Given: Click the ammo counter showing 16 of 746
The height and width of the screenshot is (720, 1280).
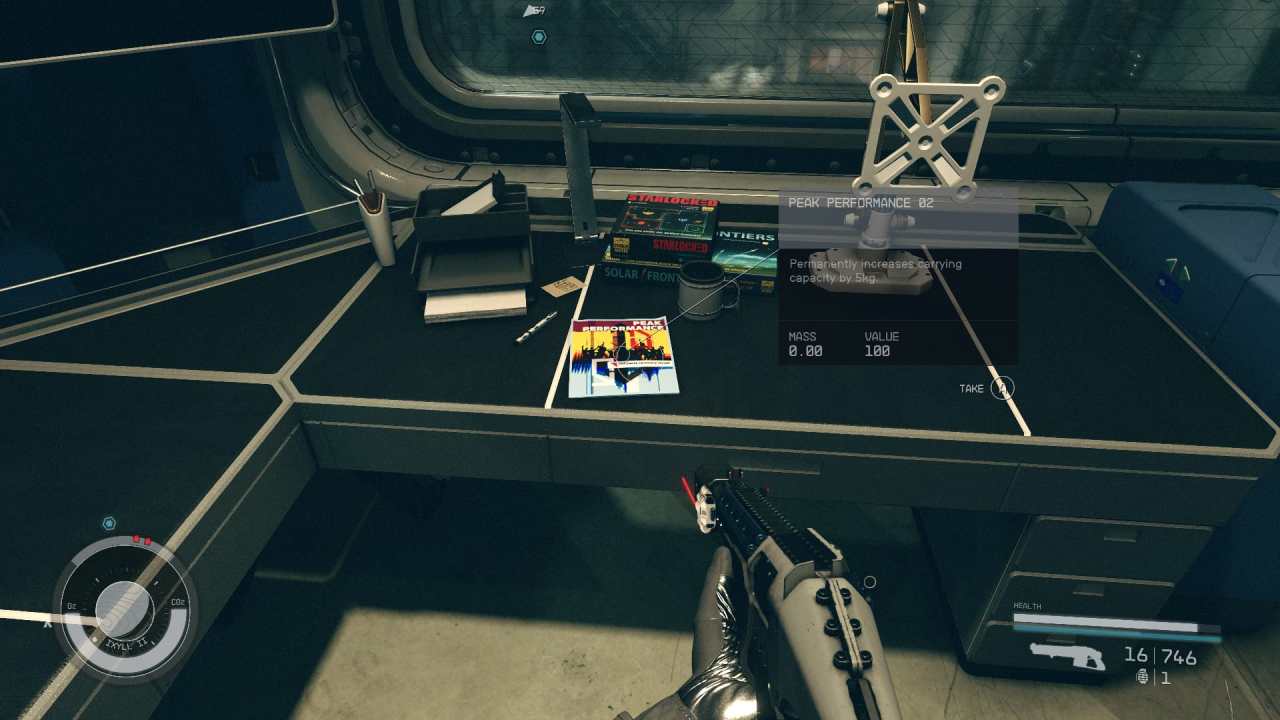Looking at the screenshot, I should pos(1162,653).
